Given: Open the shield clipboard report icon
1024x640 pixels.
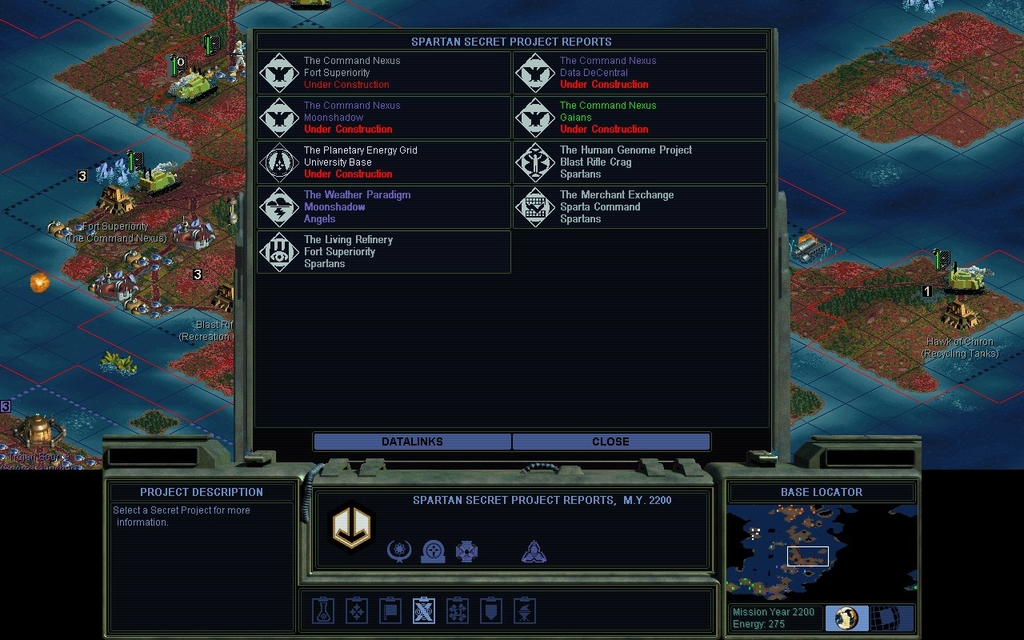Looking at the screenshot, I should coord(491,610).
